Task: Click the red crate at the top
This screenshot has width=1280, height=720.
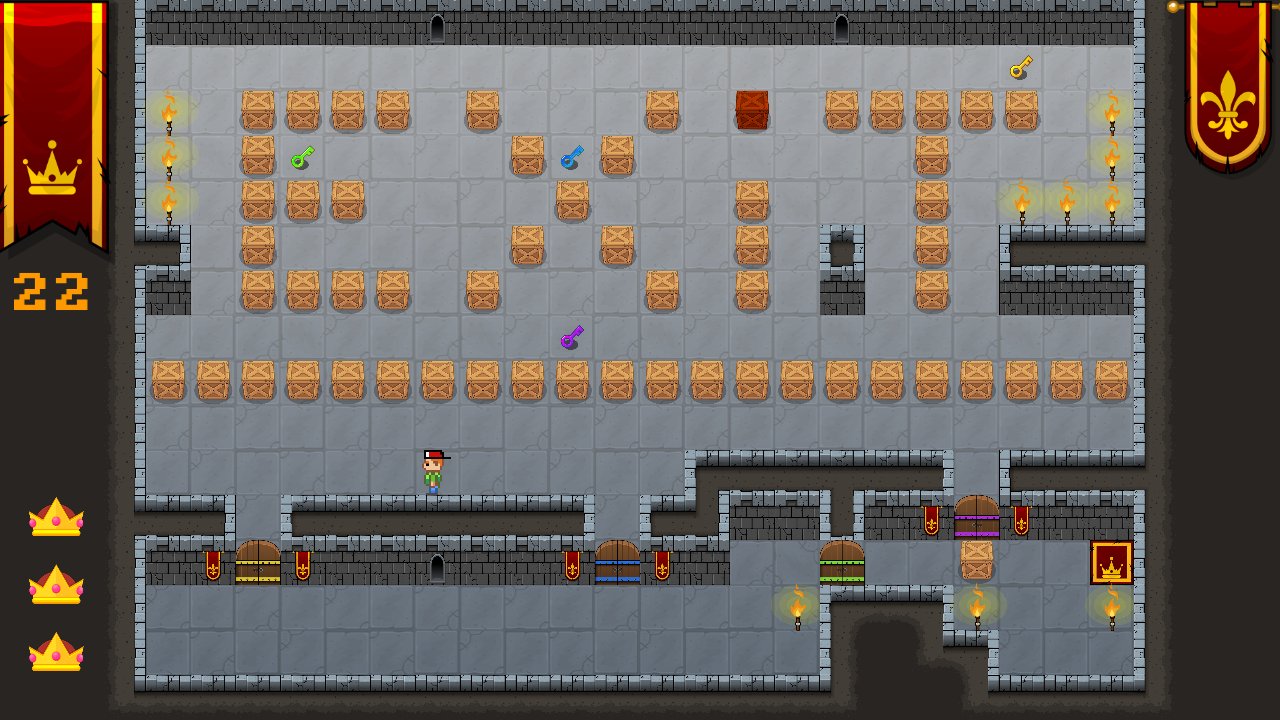Action: click(753, 110)
